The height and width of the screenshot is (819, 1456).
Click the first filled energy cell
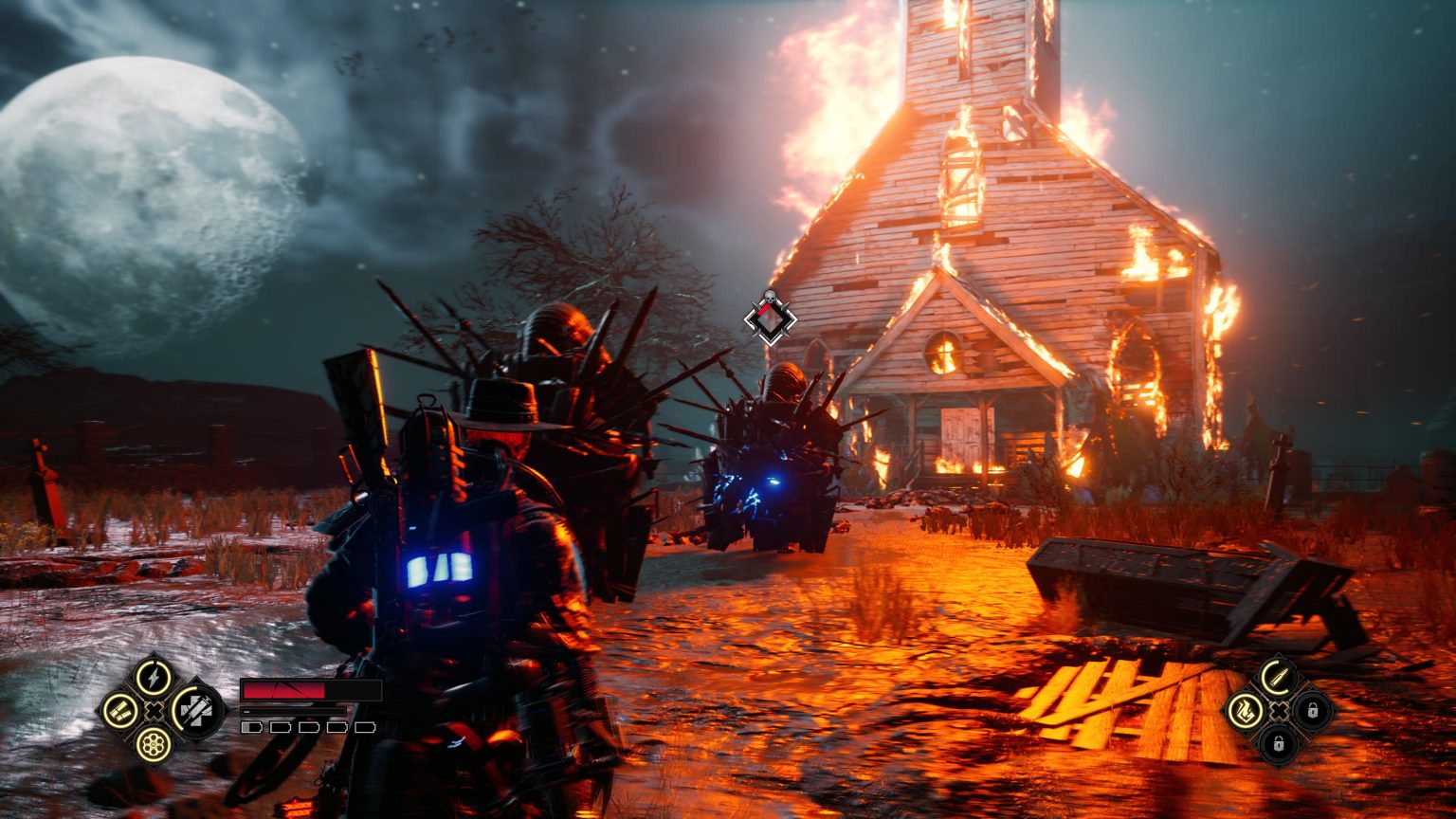coord(250,726)
